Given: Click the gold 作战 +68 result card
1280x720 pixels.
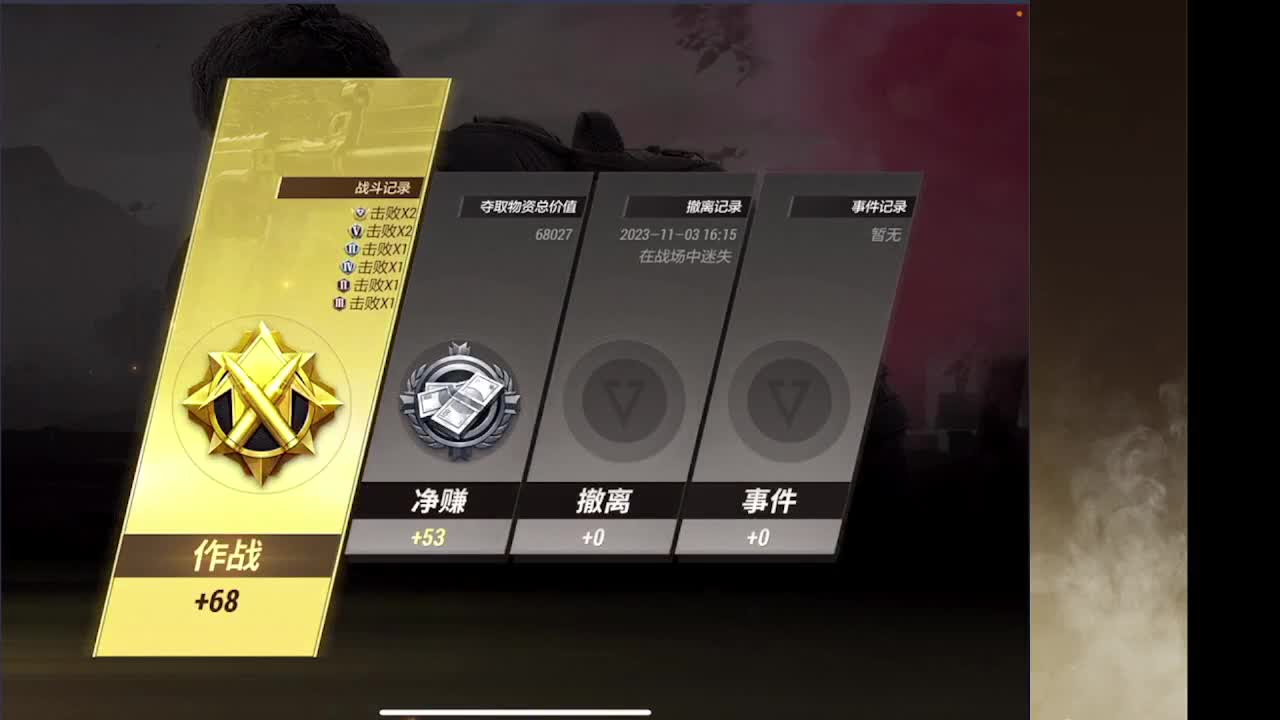Looking at the screenshot, I should [x=224, y=578].
